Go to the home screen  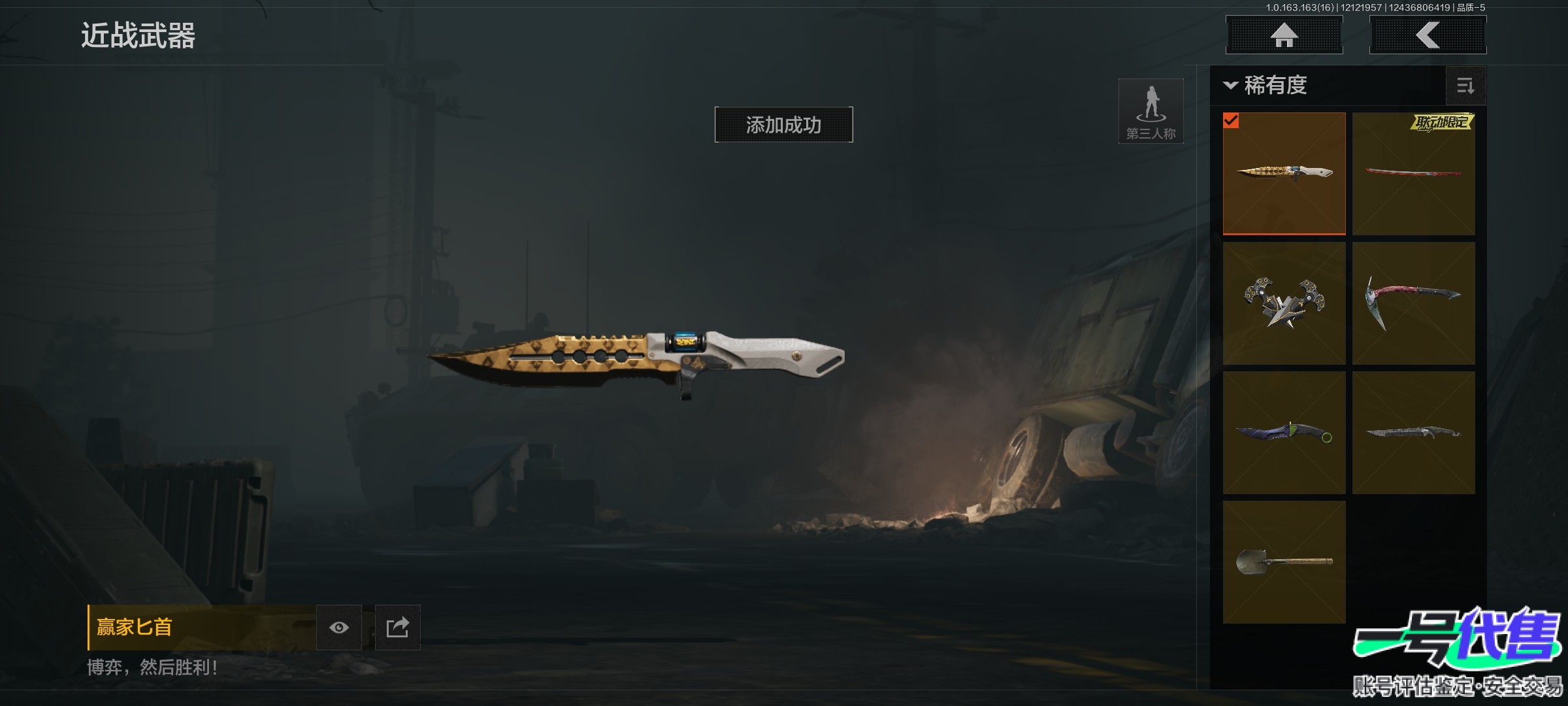1284,35
